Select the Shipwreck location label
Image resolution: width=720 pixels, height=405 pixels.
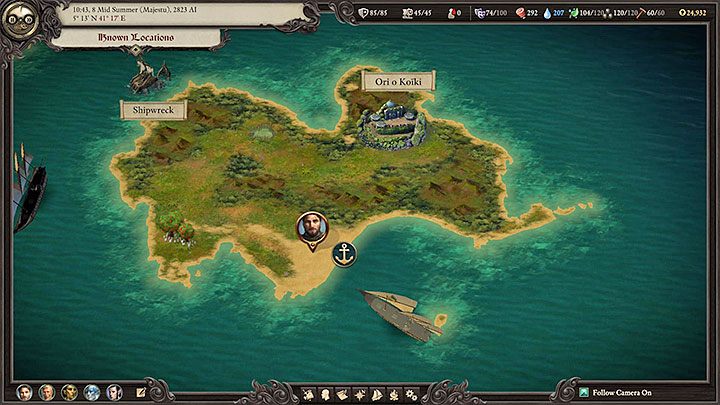(x=153, y=110)
